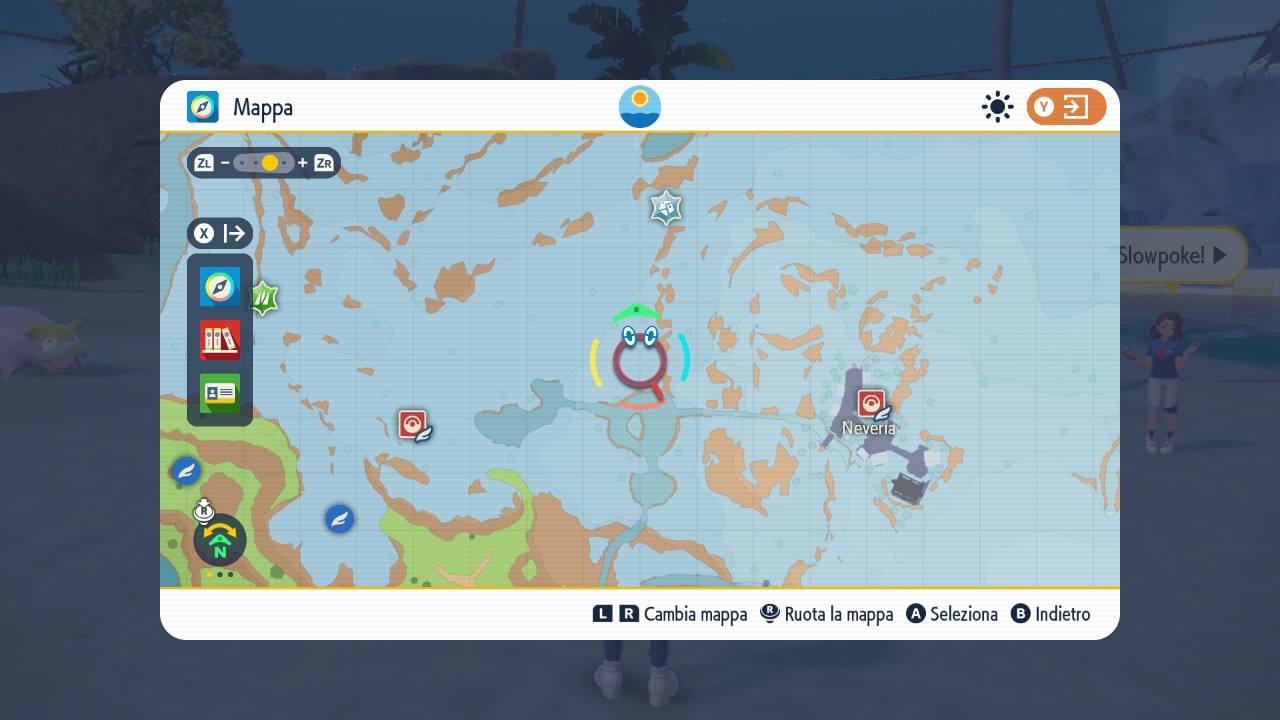The width and height of the screenshot is (1280, 720).
Task: Click the sun weather icon in the header
Action: (x=997, y=107)
